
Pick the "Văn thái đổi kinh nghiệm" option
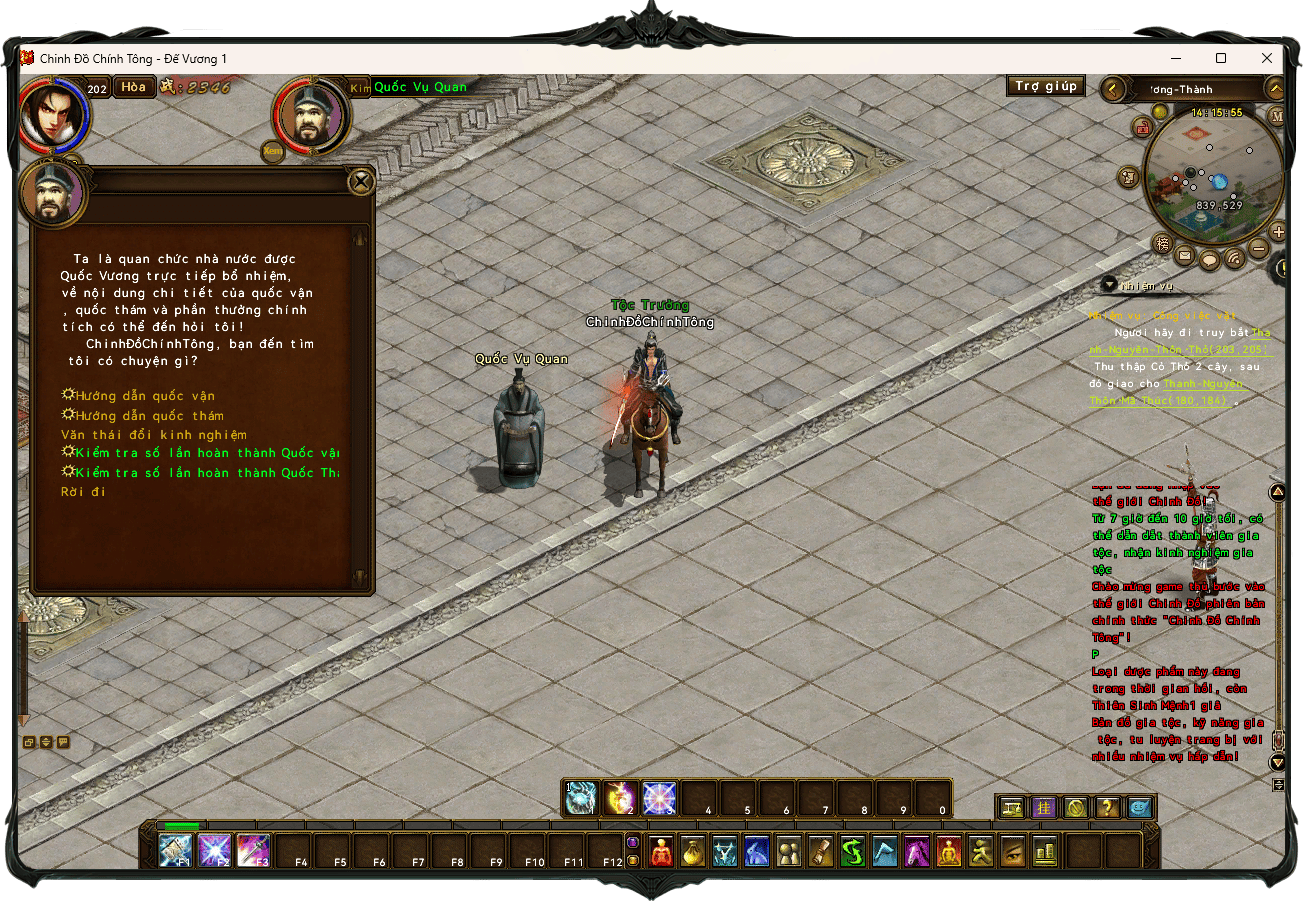coord(153,435)
